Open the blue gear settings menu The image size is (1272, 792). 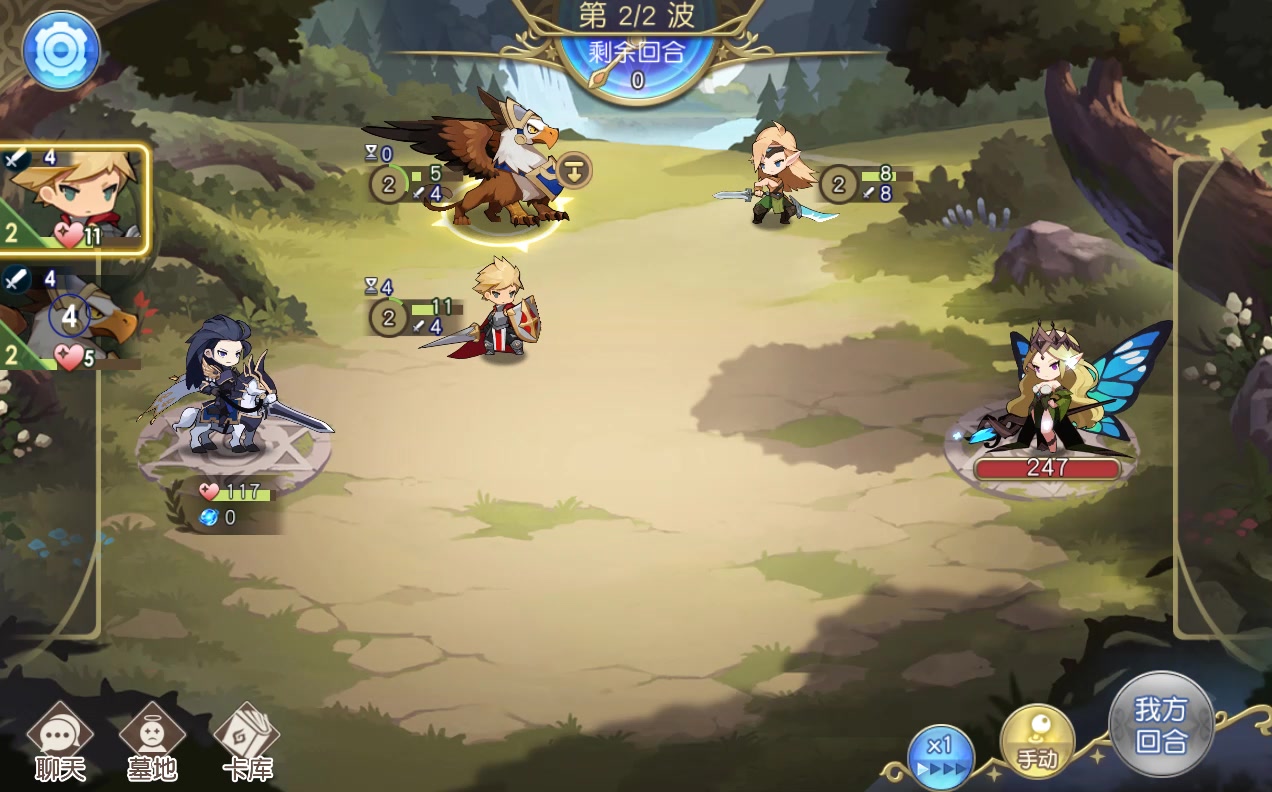pyautogui.click(x=61, y=50)
